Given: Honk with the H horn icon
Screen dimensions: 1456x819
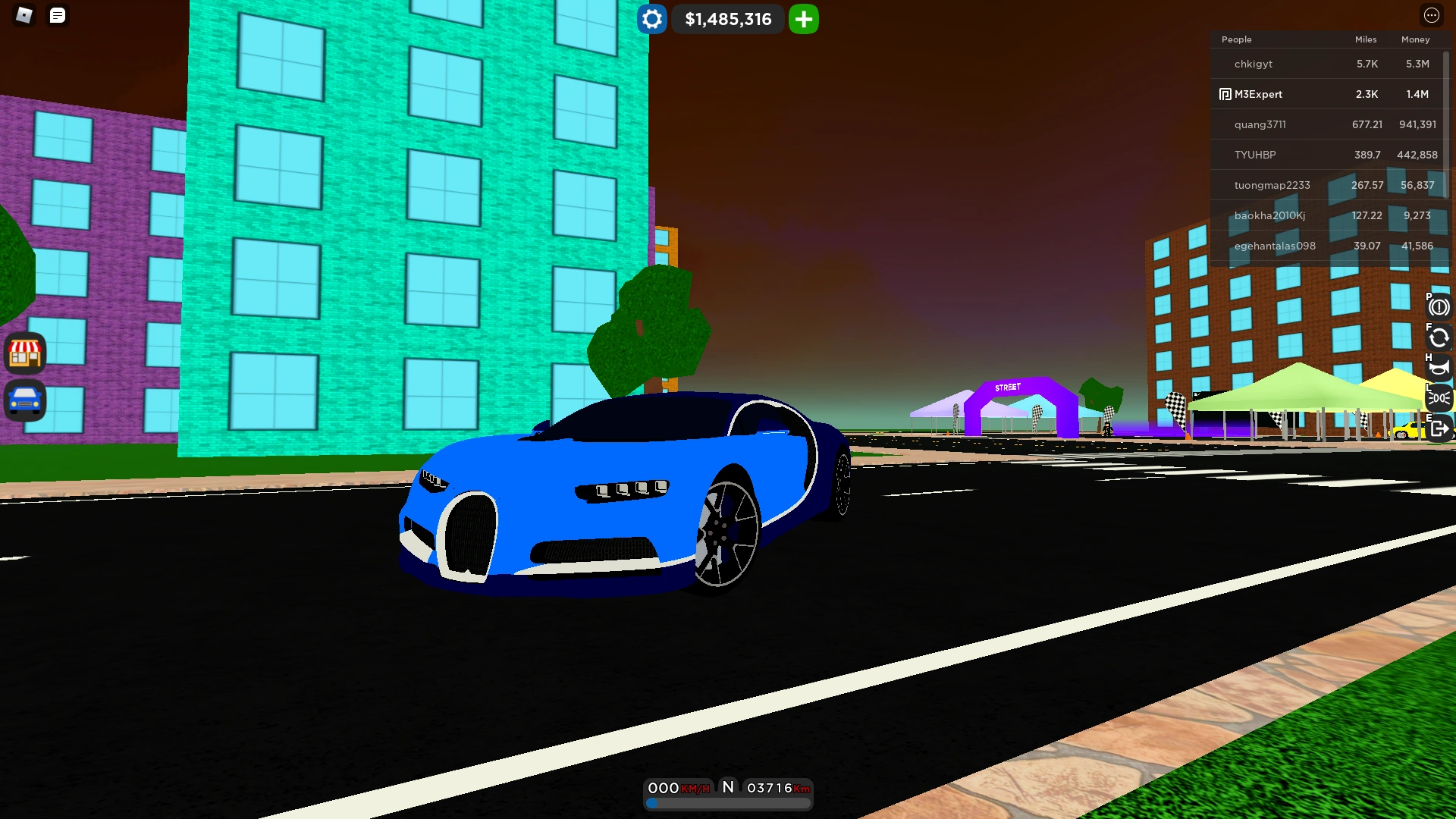Looking at the screenshot, I should click(x=1439, y=366).
